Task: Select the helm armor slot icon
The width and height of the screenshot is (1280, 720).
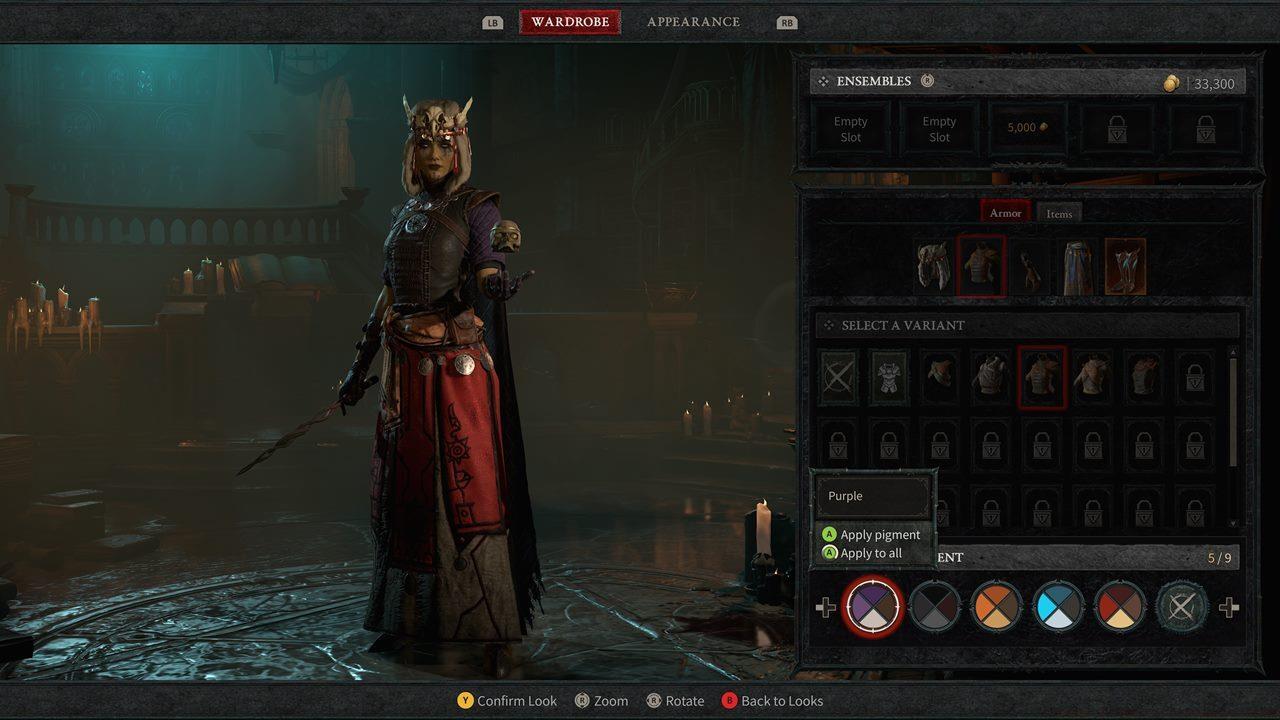Action: [x=932, y=263]
